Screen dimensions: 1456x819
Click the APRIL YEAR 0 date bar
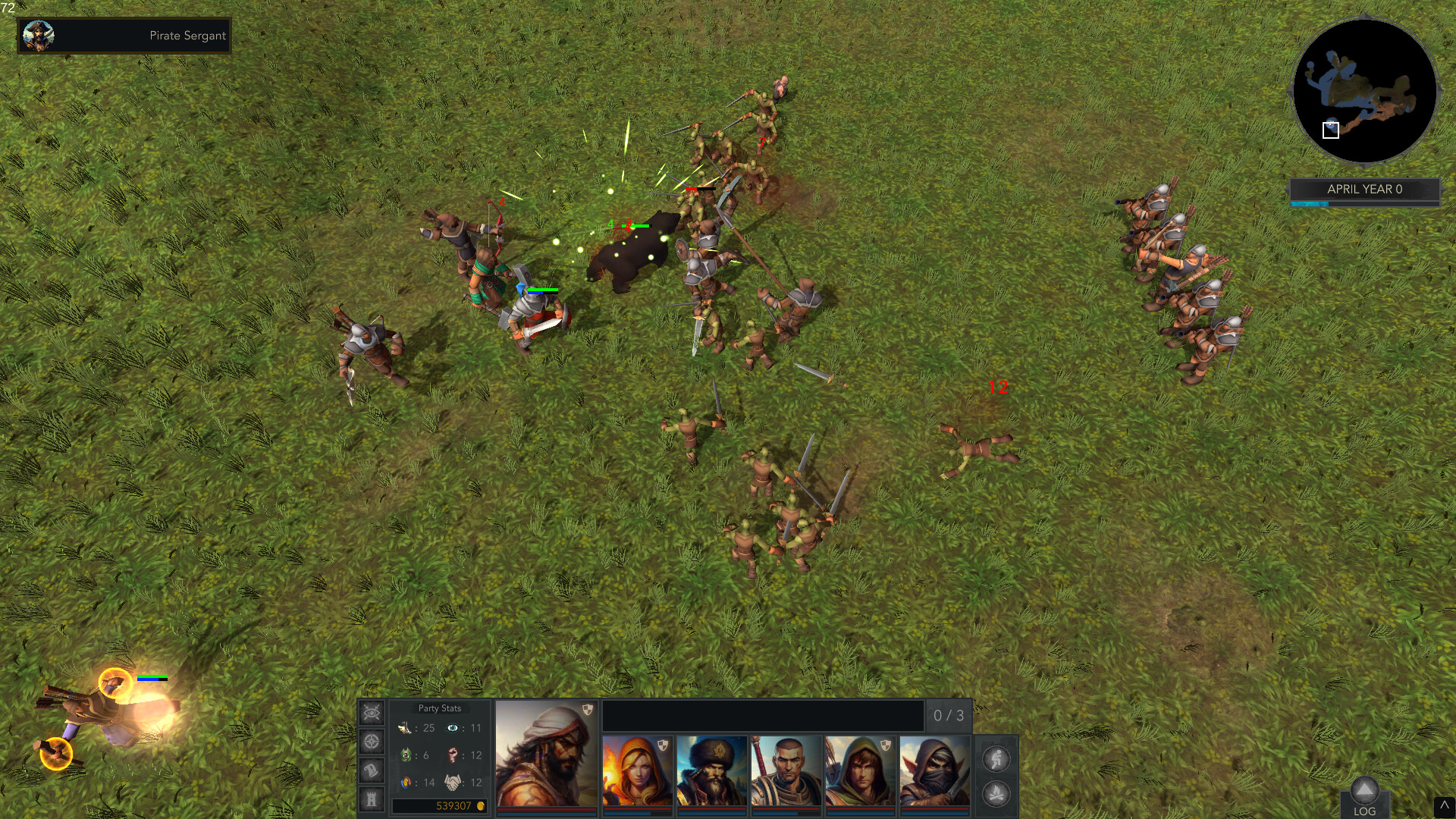click(x=1363, y=190)
